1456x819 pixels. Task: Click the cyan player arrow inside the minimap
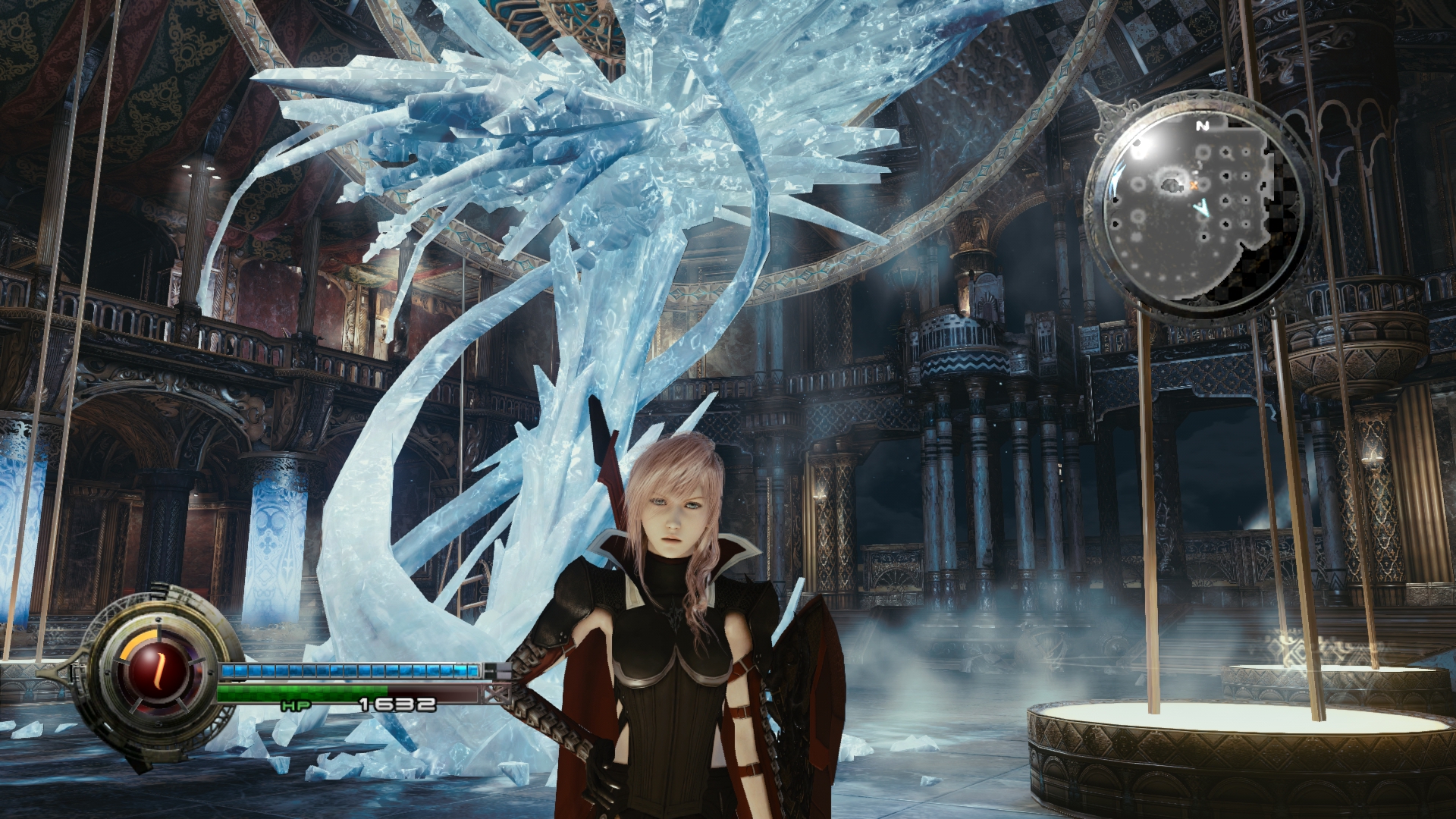[1203, 207]
